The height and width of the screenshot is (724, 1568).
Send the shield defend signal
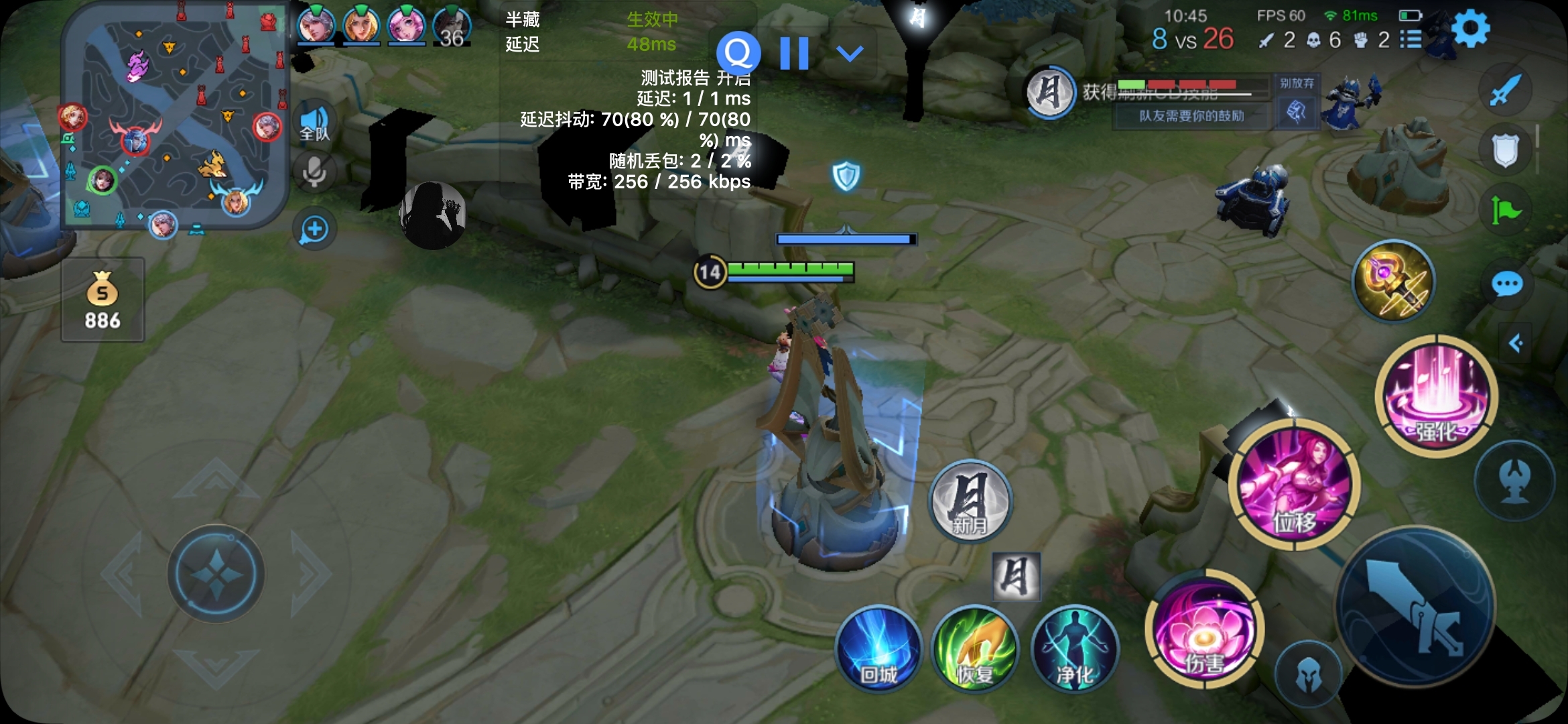click(1506, 150)
